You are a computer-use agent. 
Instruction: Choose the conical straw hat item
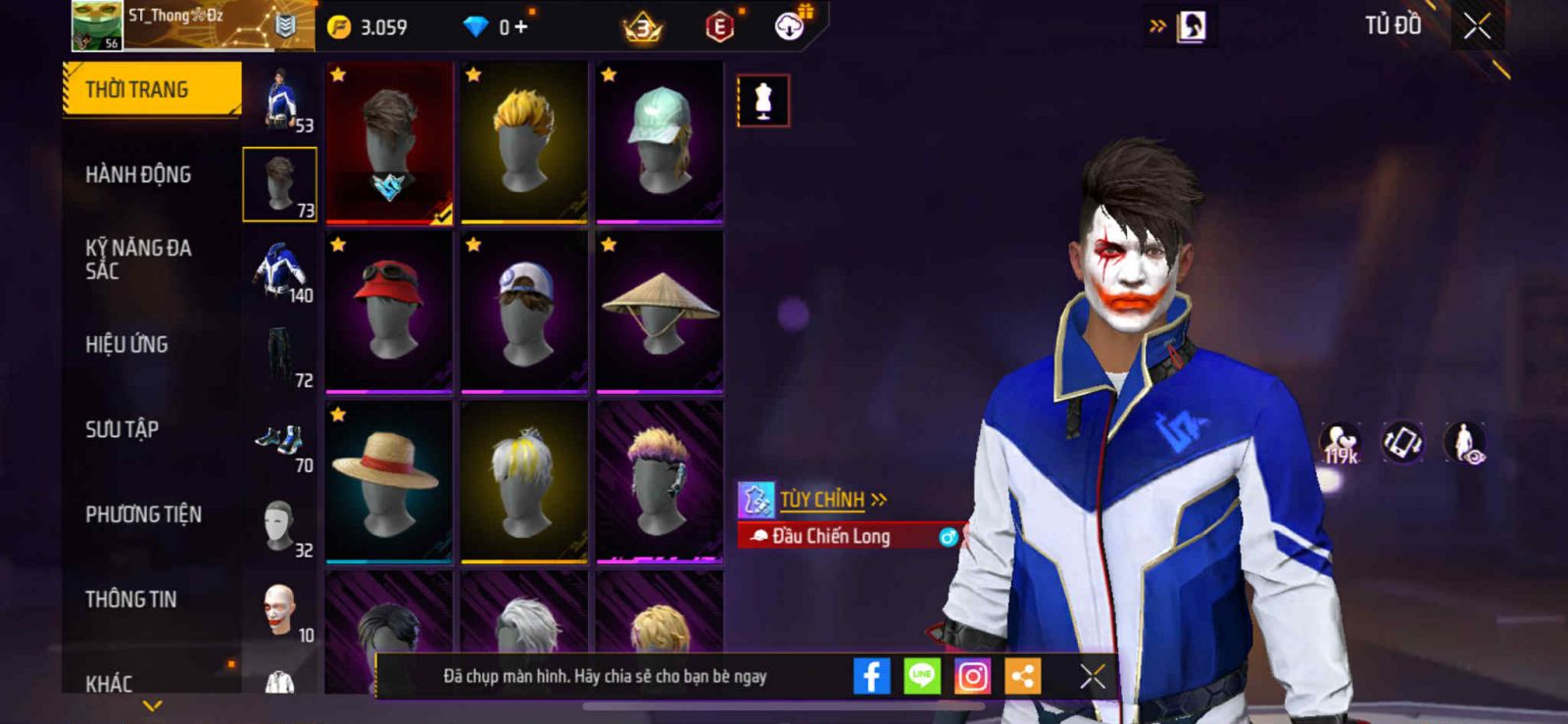coord(660,312)
